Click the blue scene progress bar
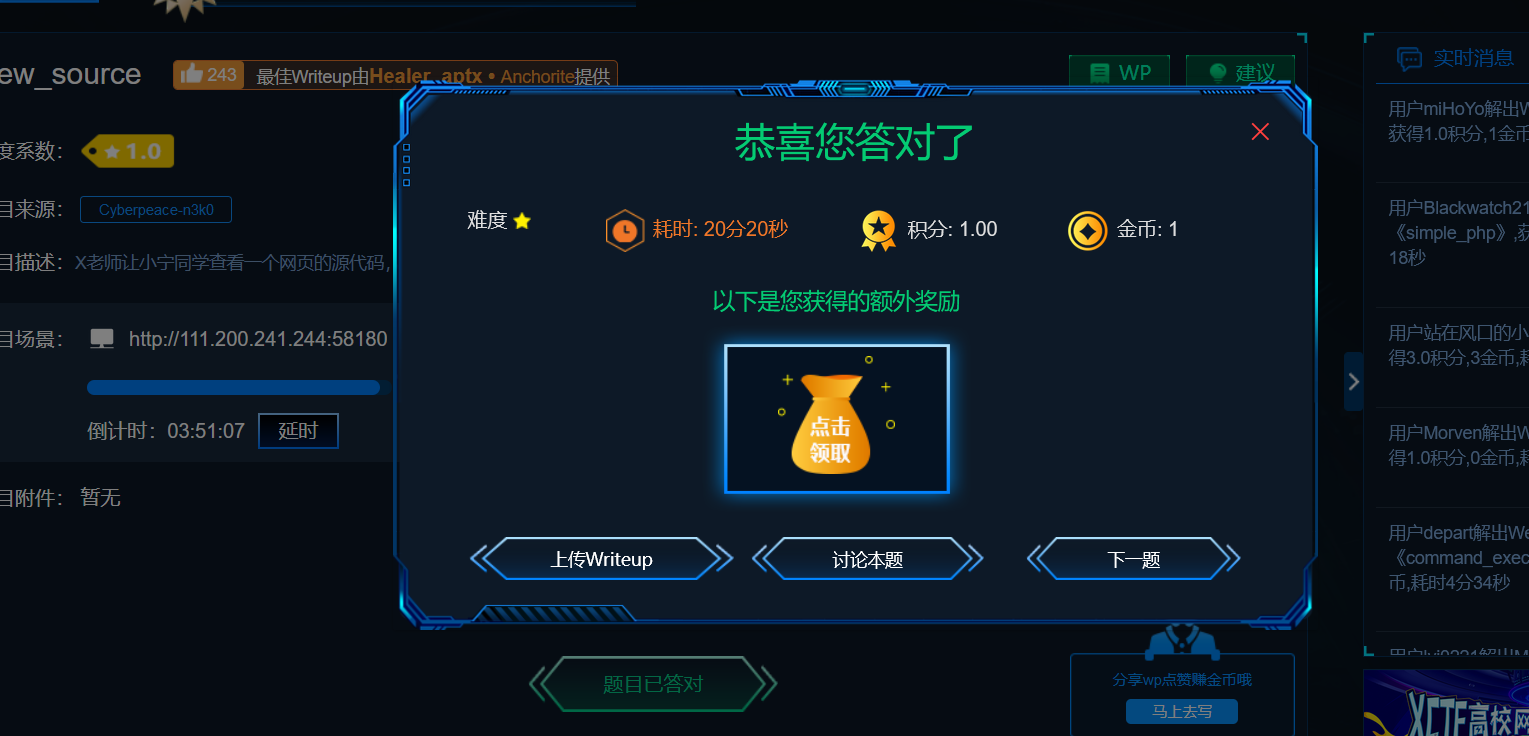 (233, 387)
